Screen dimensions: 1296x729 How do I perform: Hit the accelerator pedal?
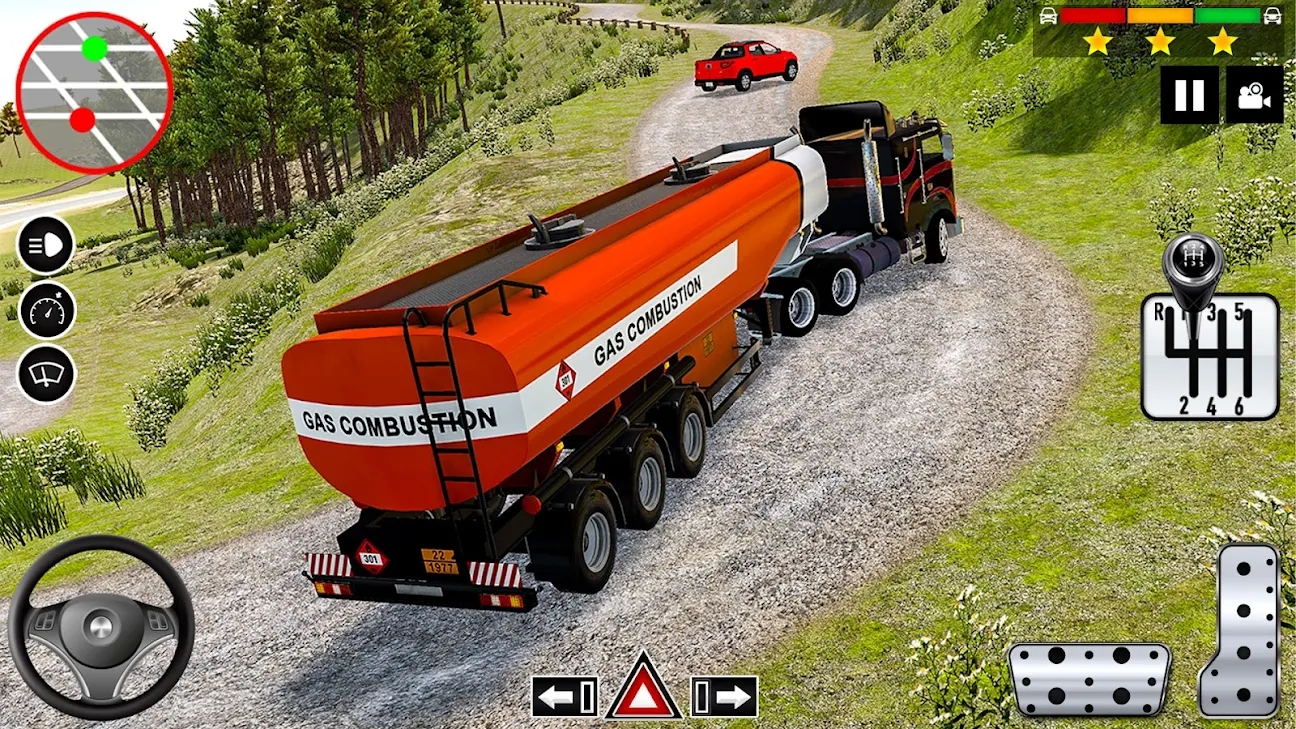click(x=1241, y=630)
